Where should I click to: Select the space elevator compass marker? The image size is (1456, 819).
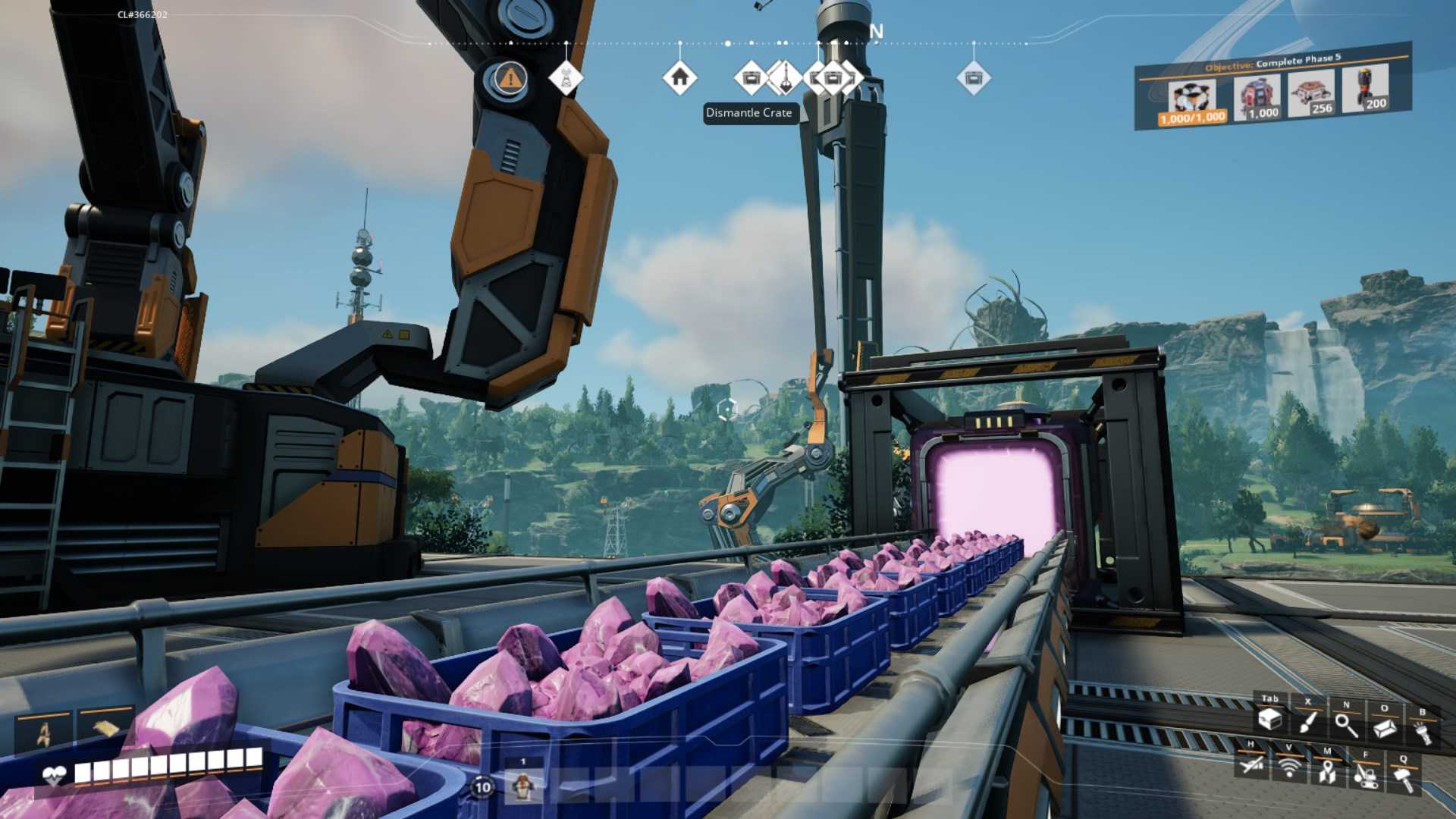pos(785,77)
